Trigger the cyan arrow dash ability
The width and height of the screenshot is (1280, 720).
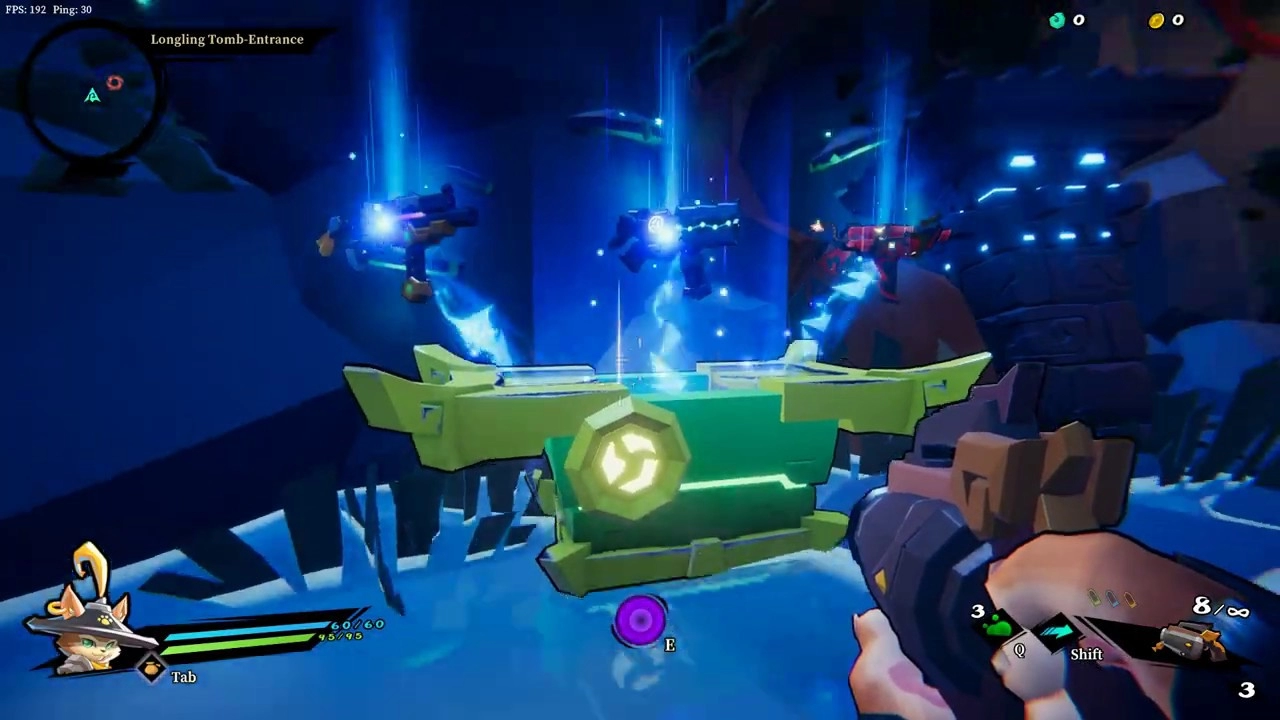pyautogui.click(x=1058, y=632)
